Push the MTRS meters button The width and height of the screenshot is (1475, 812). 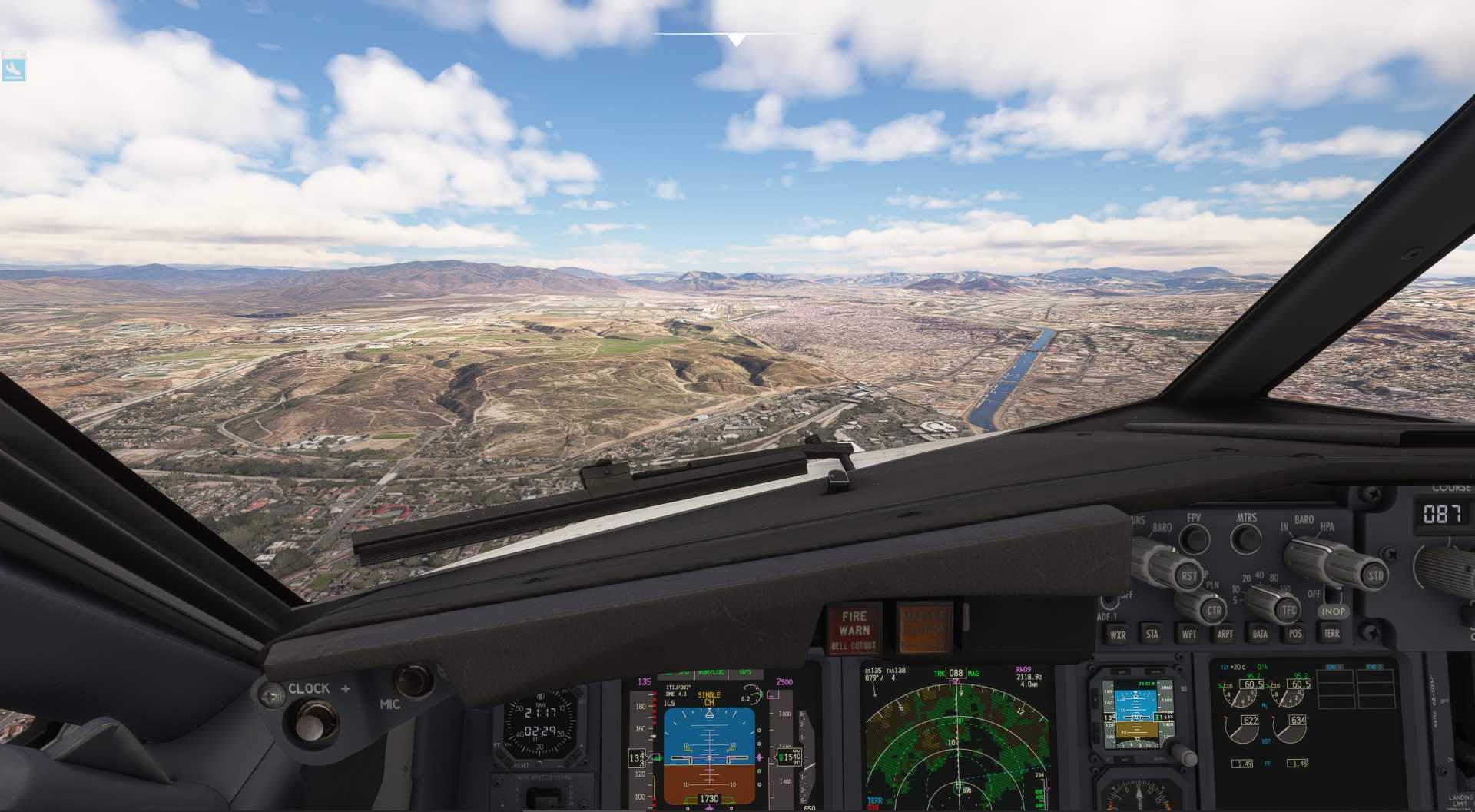pos(1246,539)
